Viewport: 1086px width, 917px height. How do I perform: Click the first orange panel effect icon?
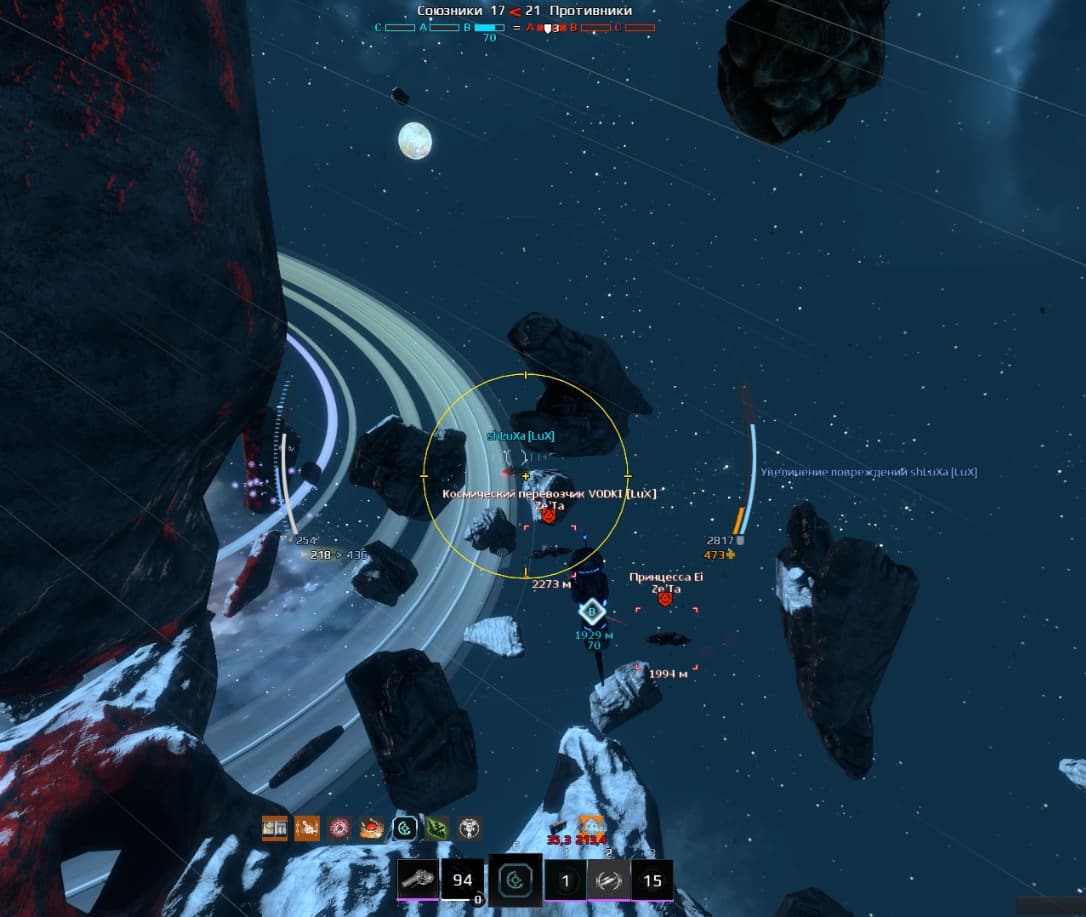pos(275,828)
